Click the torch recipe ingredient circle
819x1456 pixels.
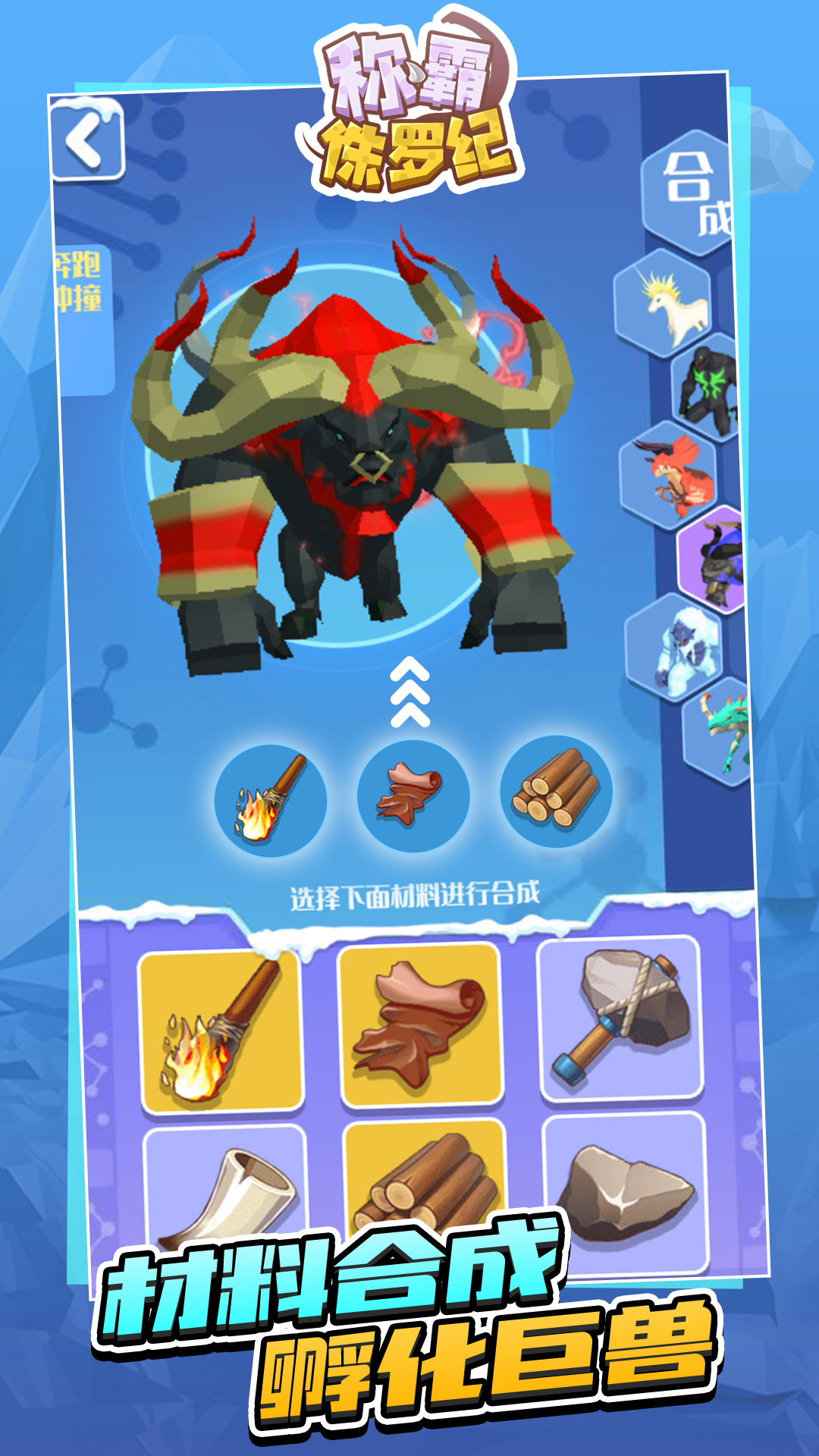(x=271, y=800)
